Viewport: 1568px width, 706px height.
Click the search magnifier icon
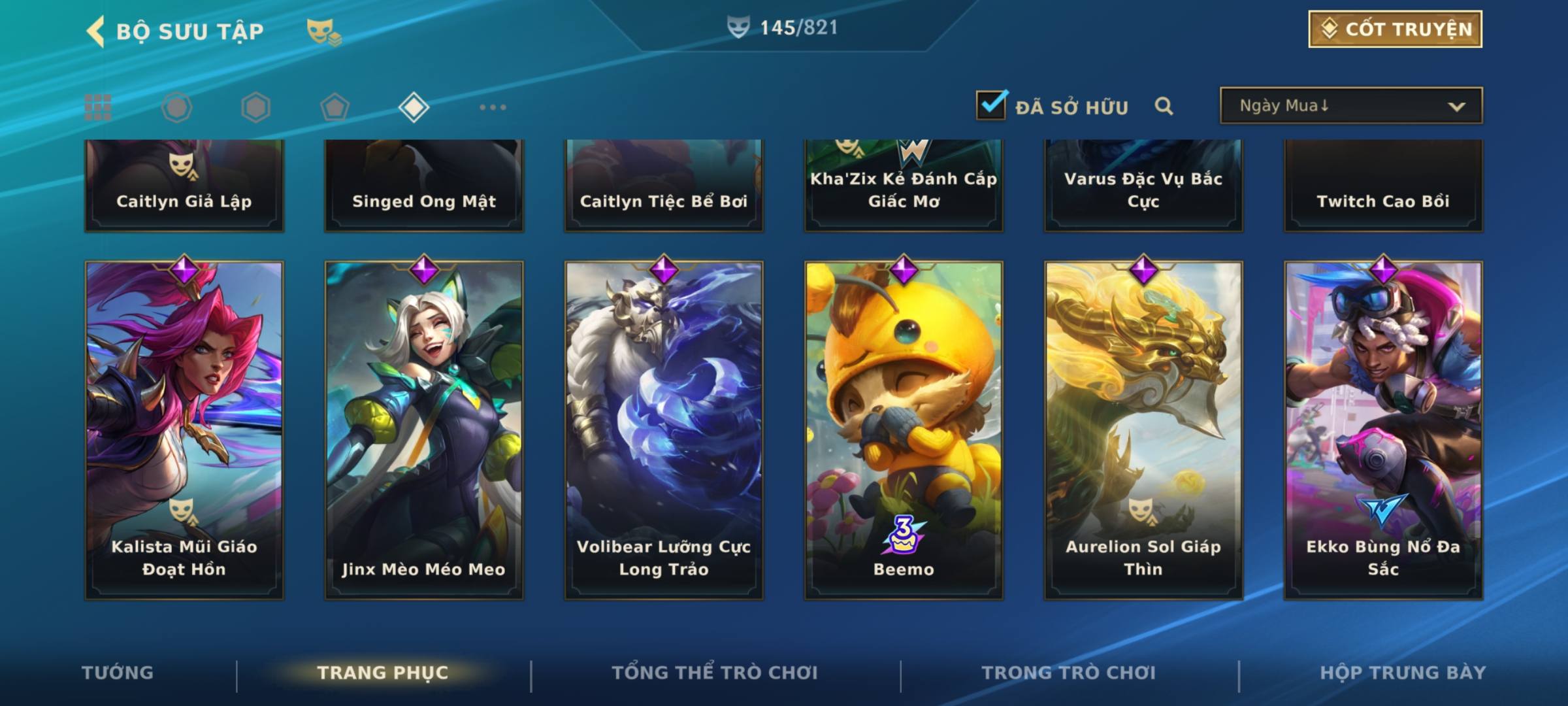click(x=1164, y=107)
